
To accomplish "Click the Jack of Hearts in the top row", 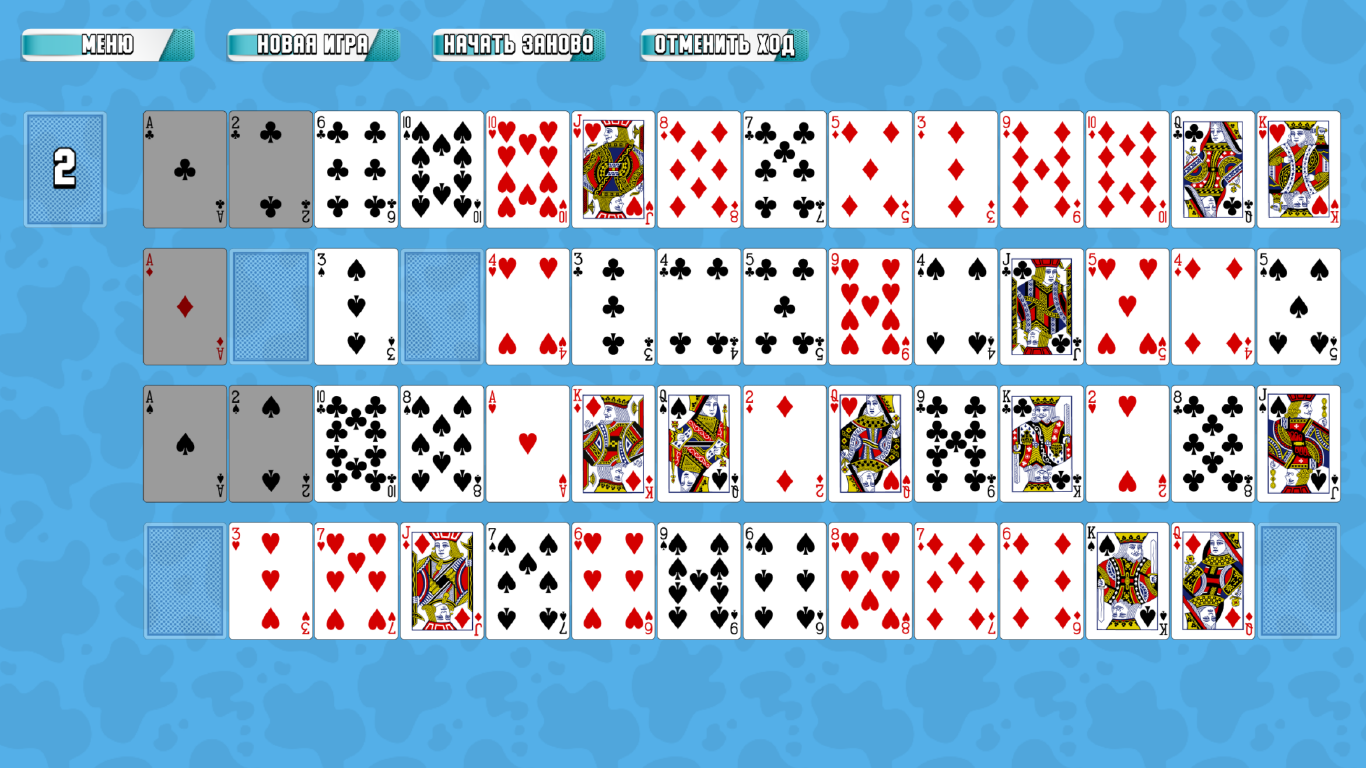I will (613, 167).
